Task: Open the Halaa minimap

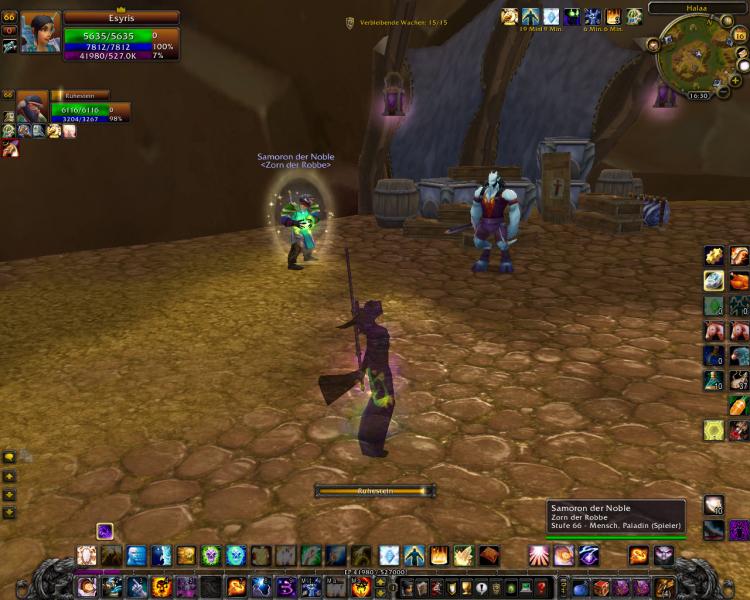Action: (696, 54)
